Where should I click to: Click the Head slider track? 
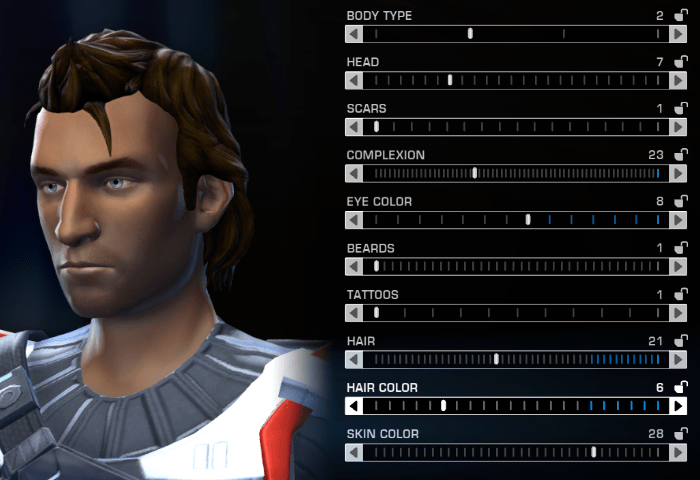(516, 80)
